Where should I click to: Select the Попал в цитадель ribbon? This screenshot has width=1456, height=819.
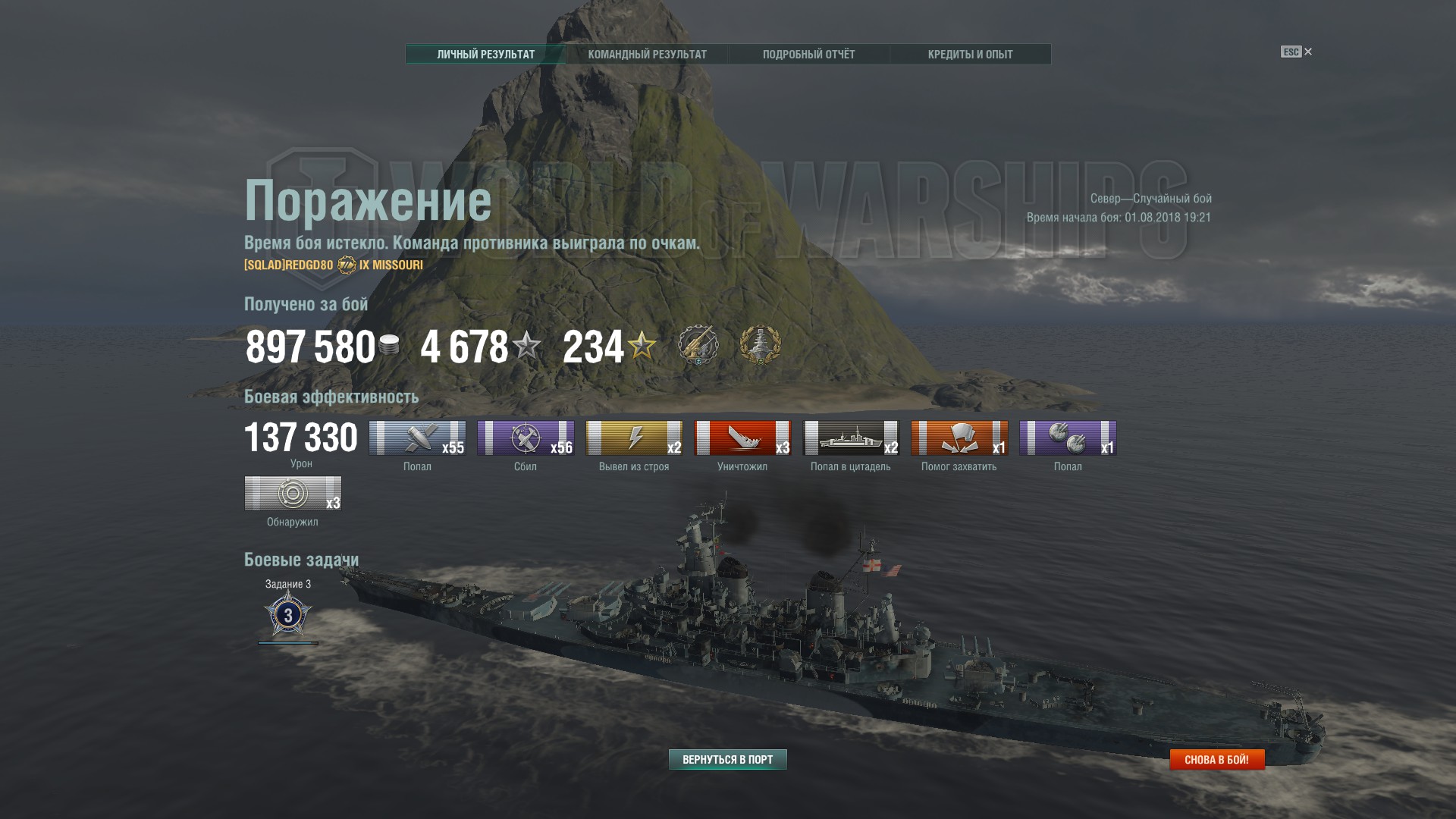pos(851,438)
